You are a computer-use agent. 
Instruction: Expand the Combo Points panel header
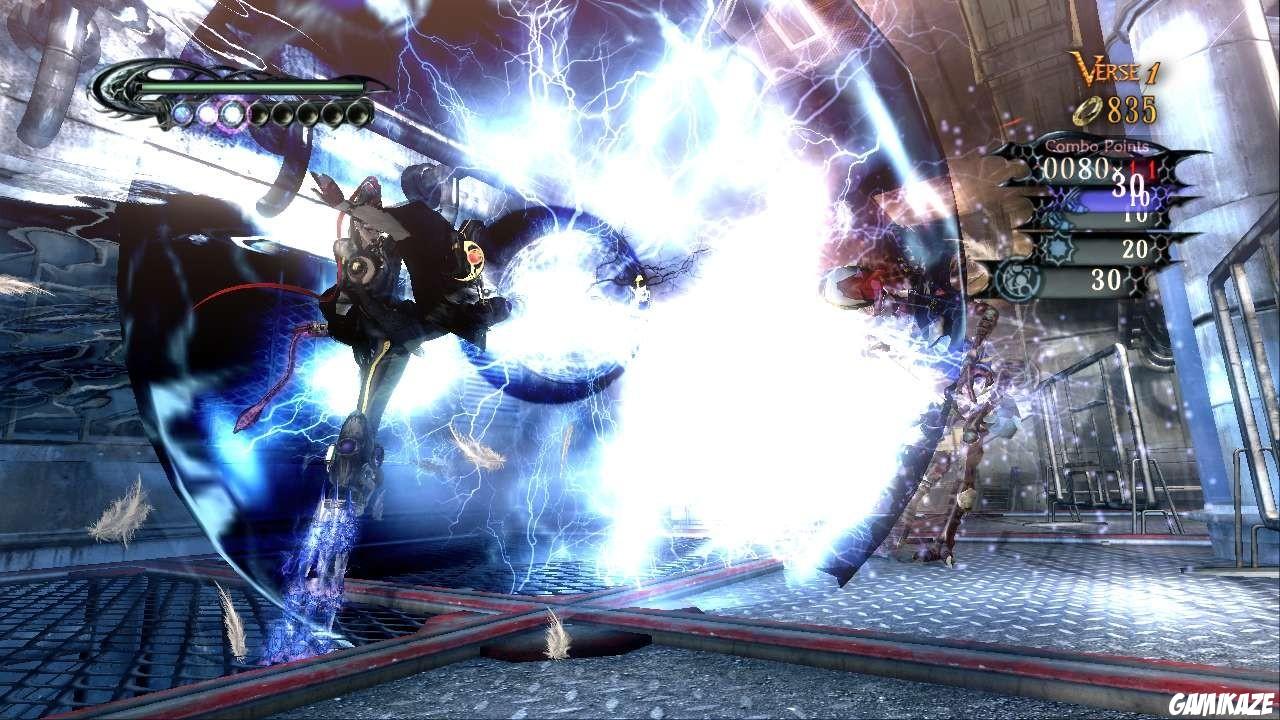pyautogui.click(x=1097, y=146)
